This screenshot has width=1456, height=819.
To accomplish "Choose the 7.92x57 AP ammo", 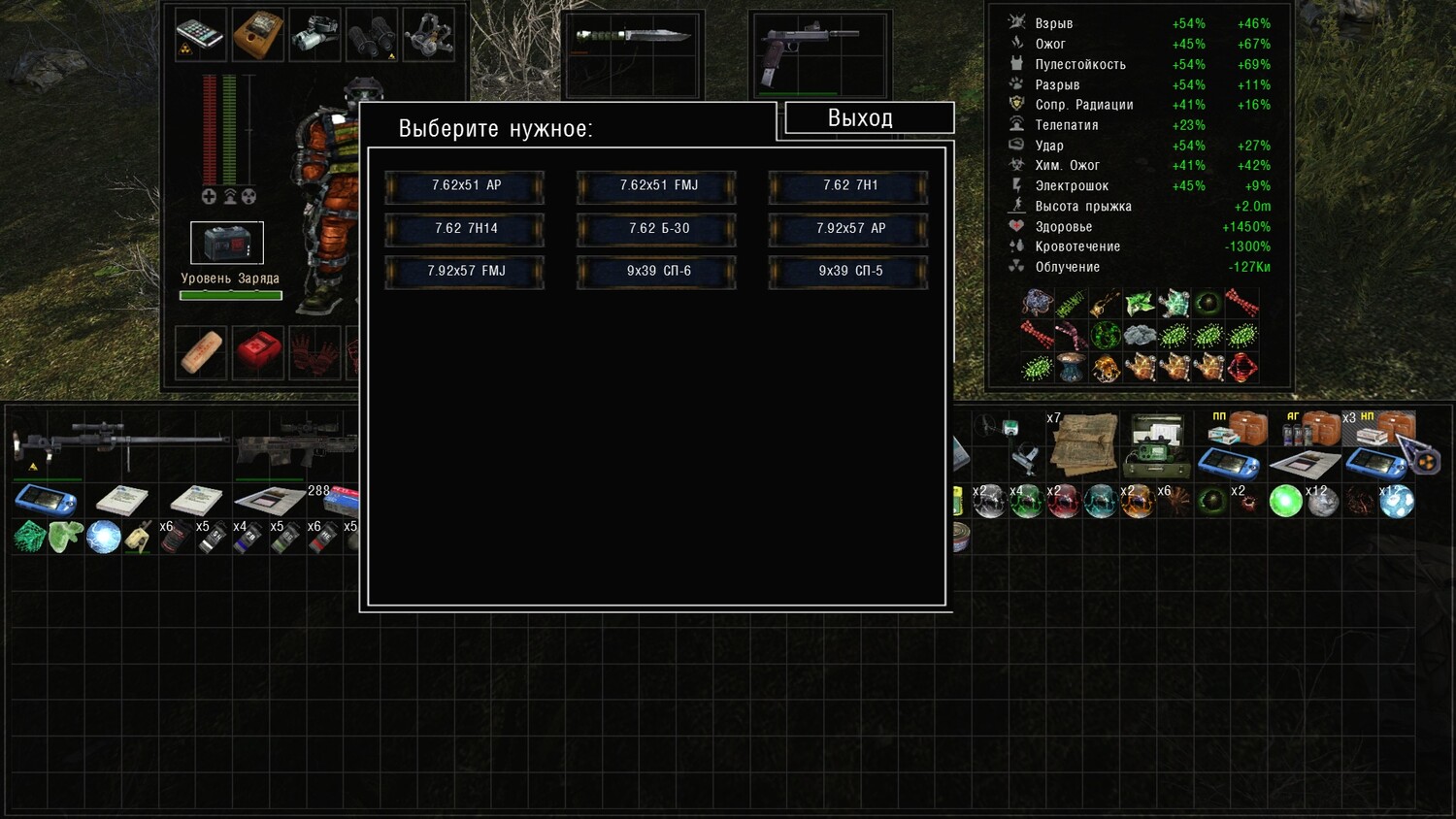I will tap(848, 229).
